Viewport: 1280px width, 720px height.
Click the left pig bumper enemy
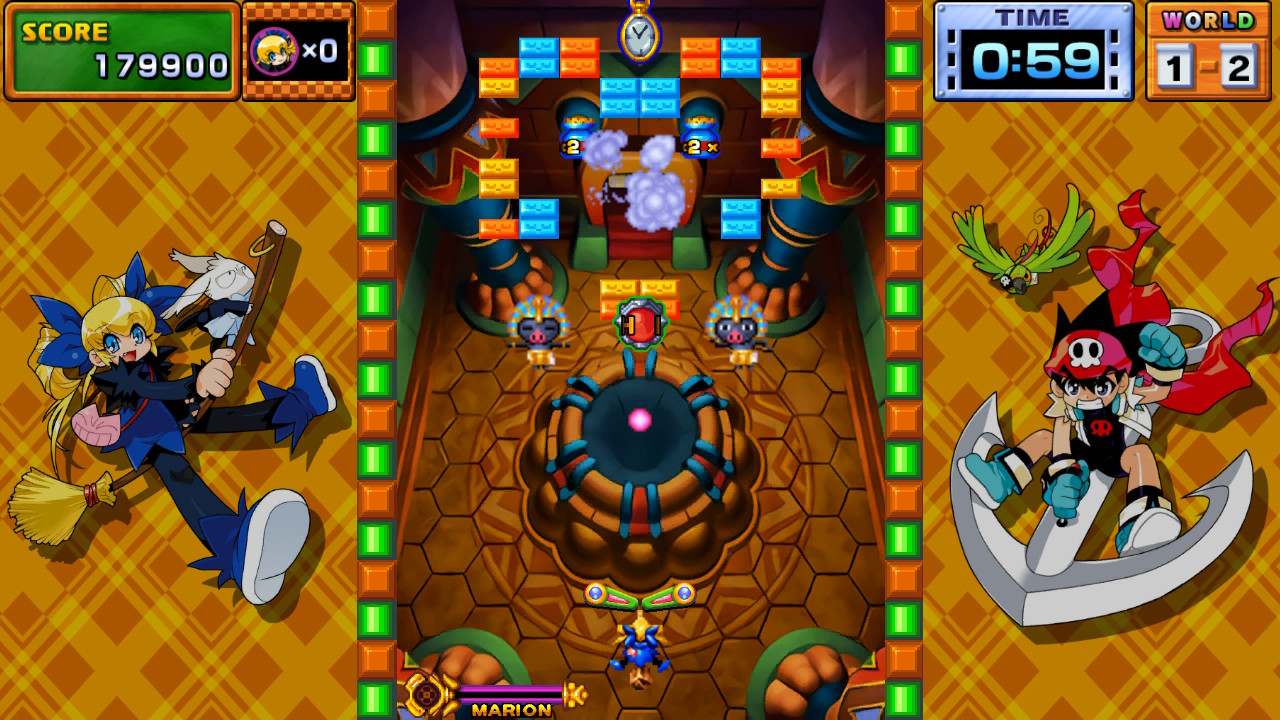[537, 330]
